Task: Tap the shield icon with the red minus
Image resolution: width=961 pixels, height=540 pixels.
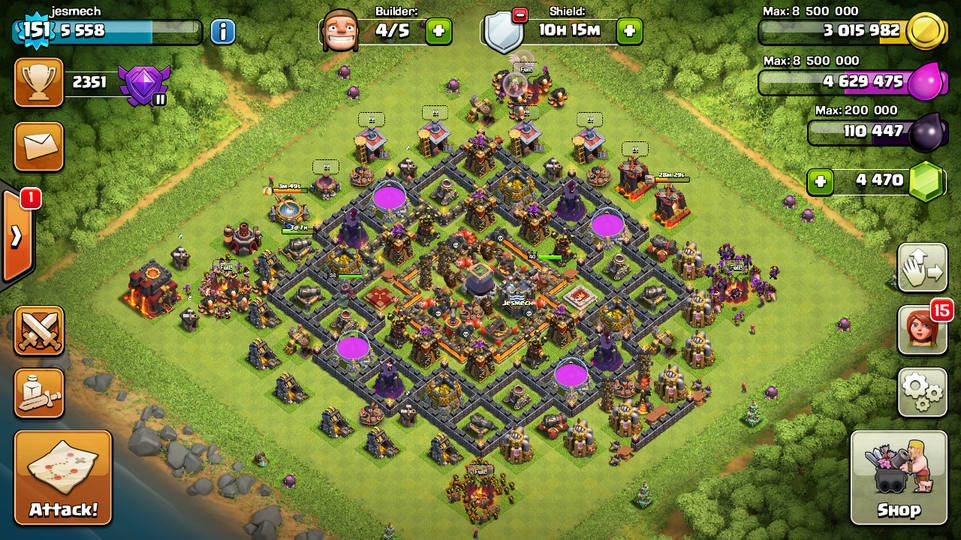Action: coord(503,32)
